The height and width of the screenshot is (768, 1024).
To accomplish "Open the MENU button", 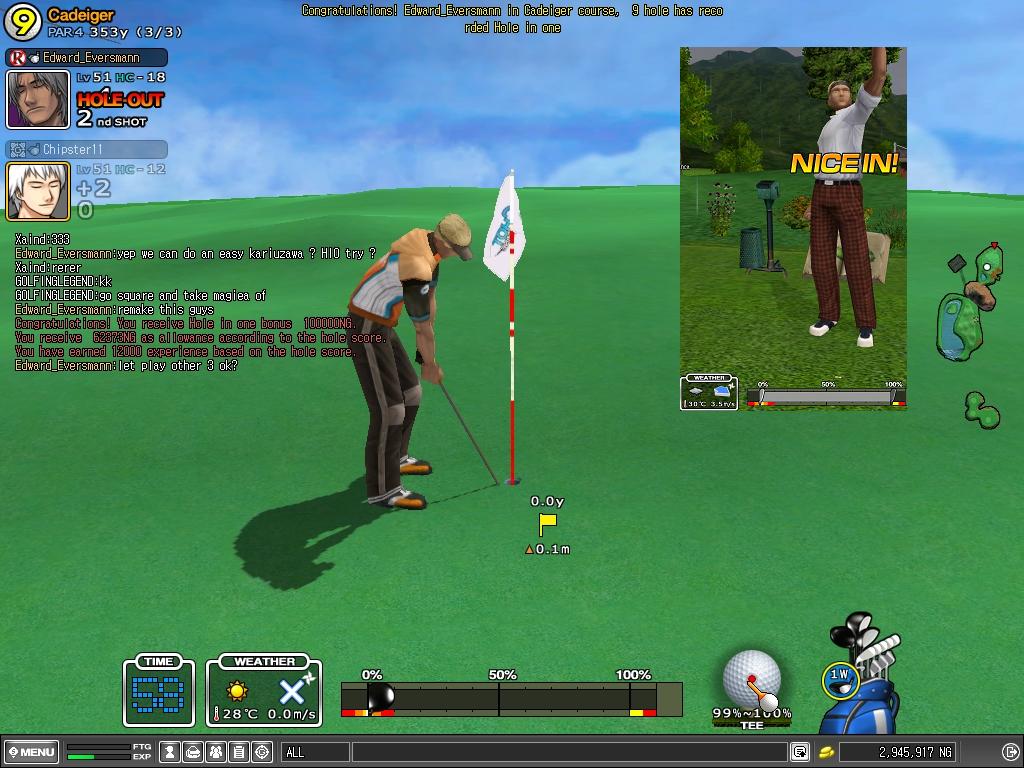I will tap(31, 752).
